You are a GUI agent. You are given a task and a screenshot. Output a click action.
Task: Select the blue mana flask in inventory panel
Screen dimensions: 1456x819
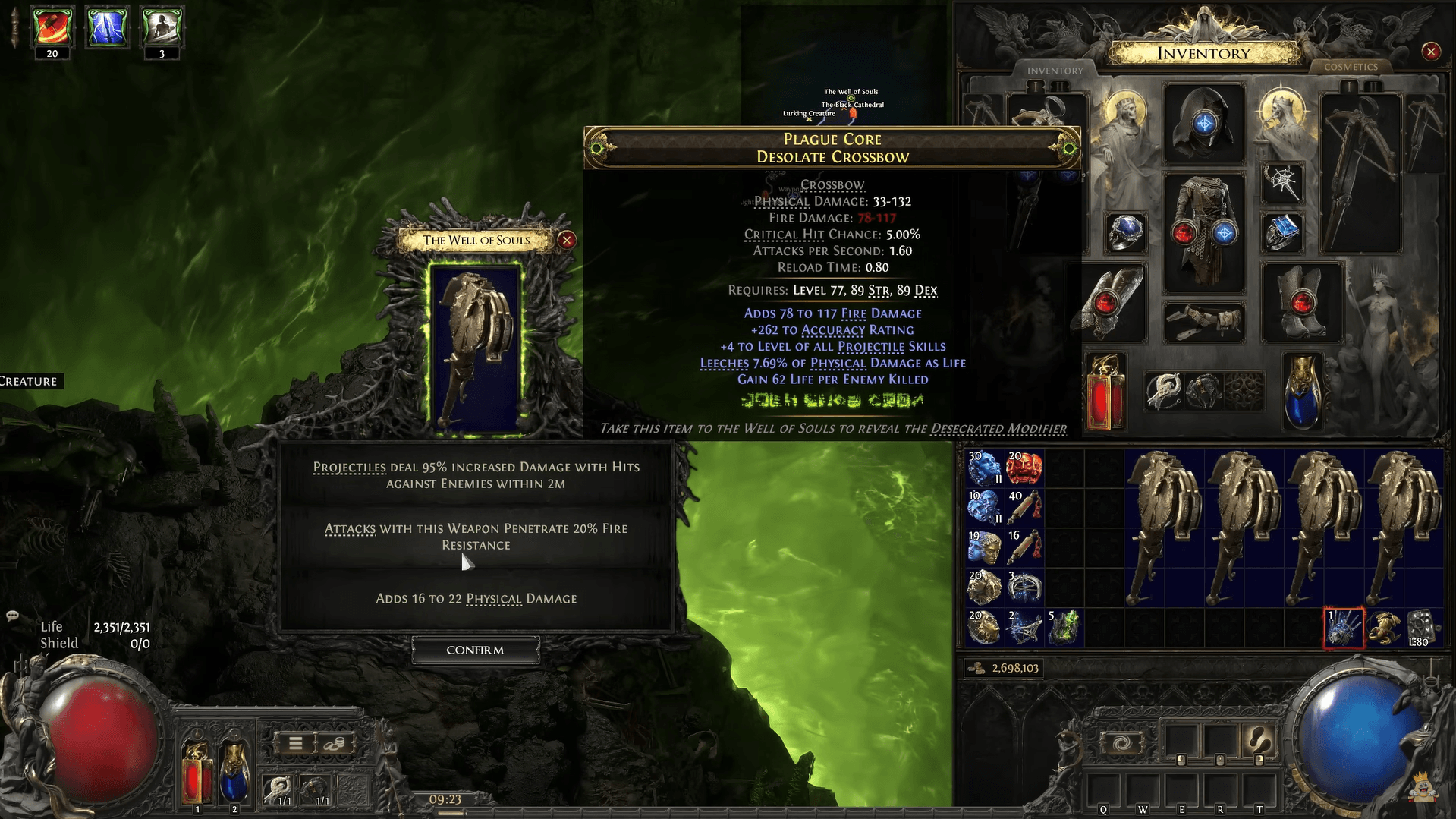point(1303,392)
